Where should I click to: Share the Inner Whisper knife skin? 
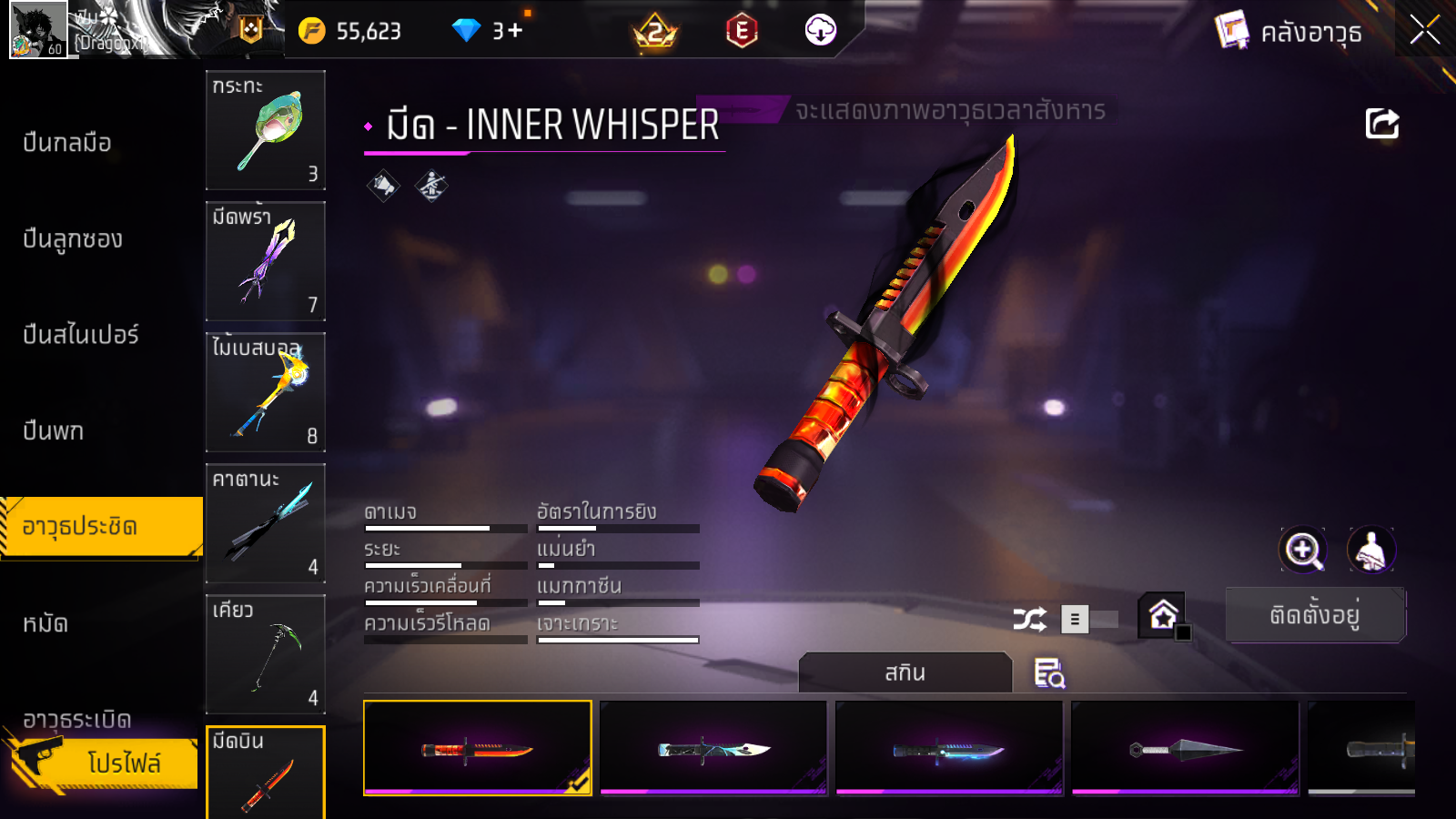pos(1381,124)
